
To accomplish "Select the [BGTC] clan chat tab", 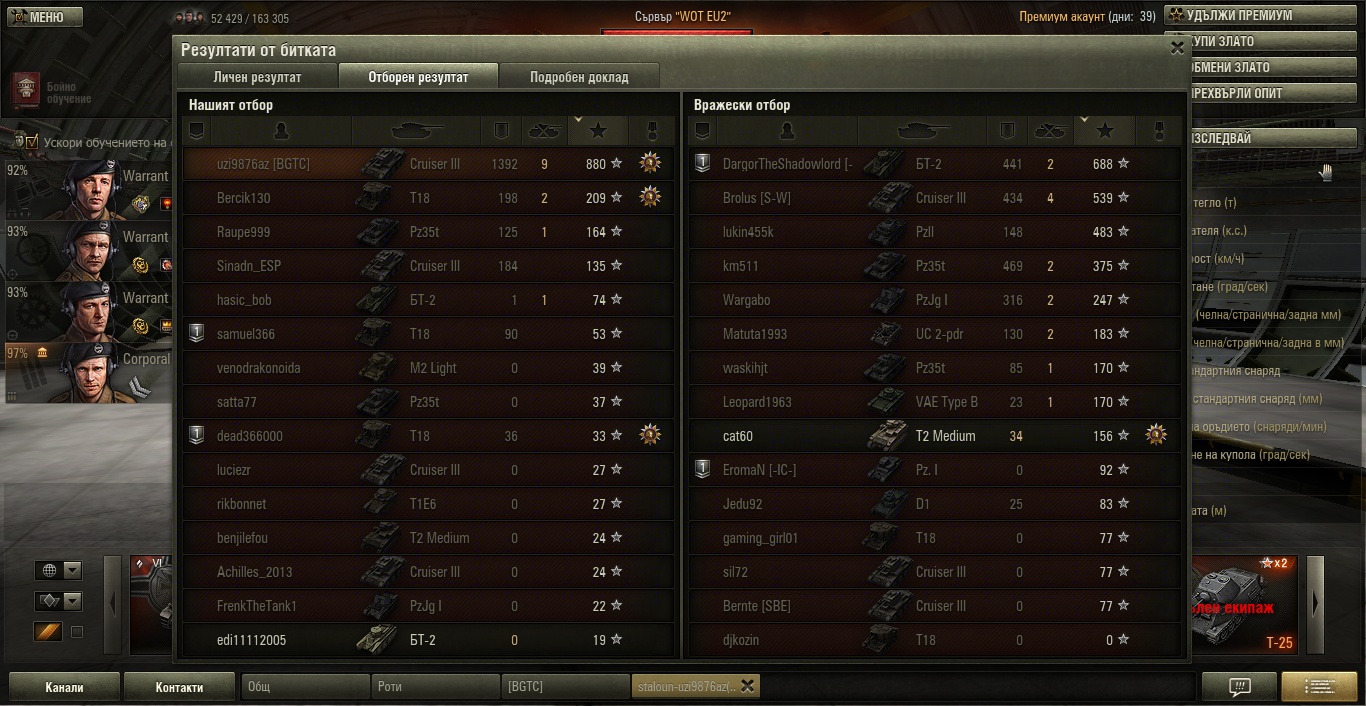I will [x=565, y=687].
